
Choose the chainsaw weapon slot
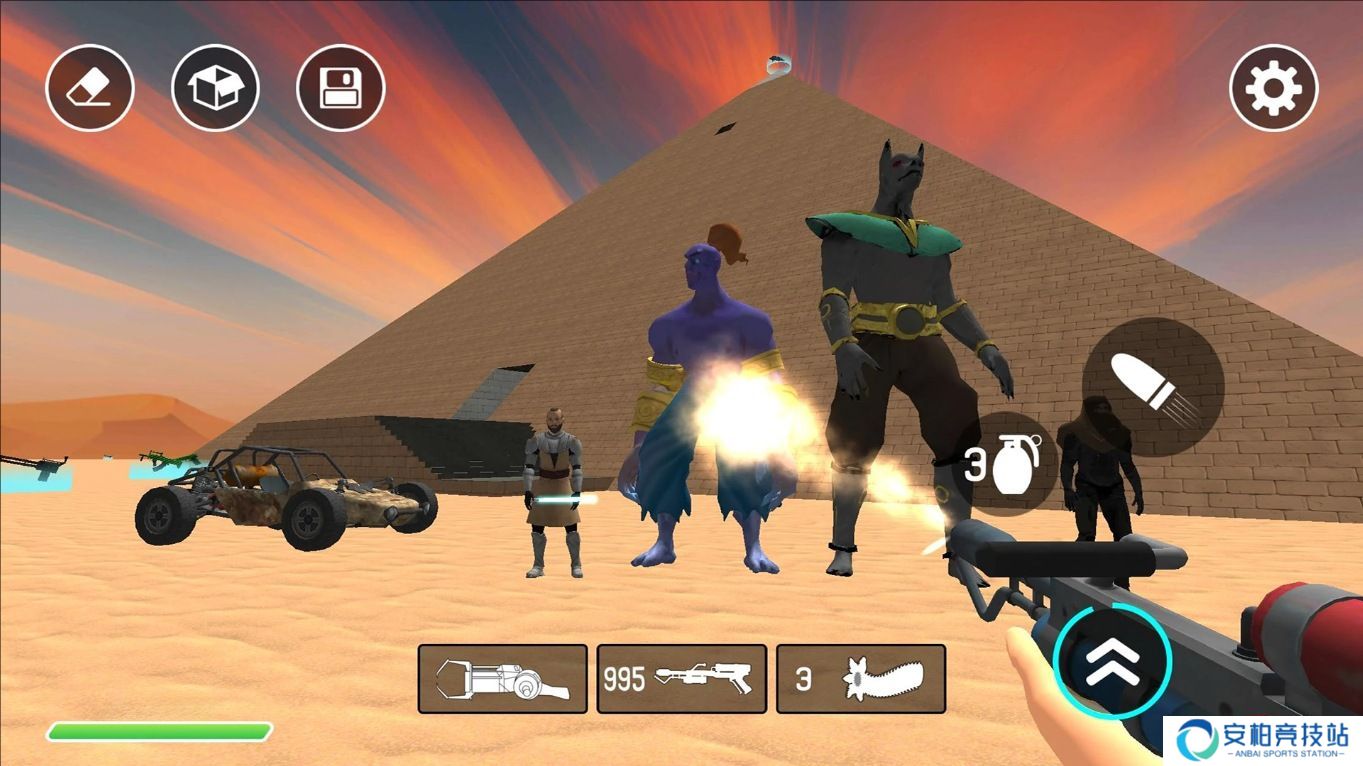tap(861, 679)
